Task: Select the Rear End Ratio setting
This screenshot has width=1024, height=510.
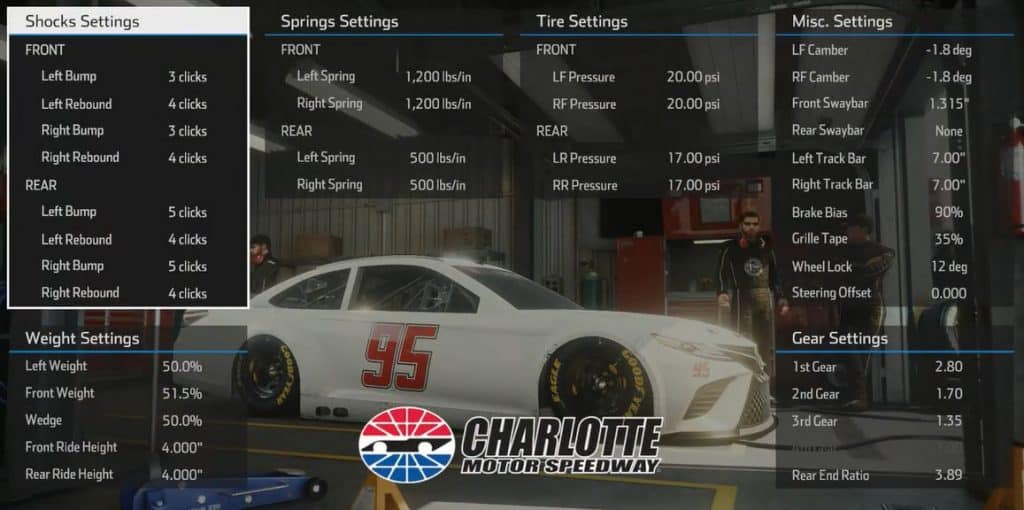Action: 878,476
